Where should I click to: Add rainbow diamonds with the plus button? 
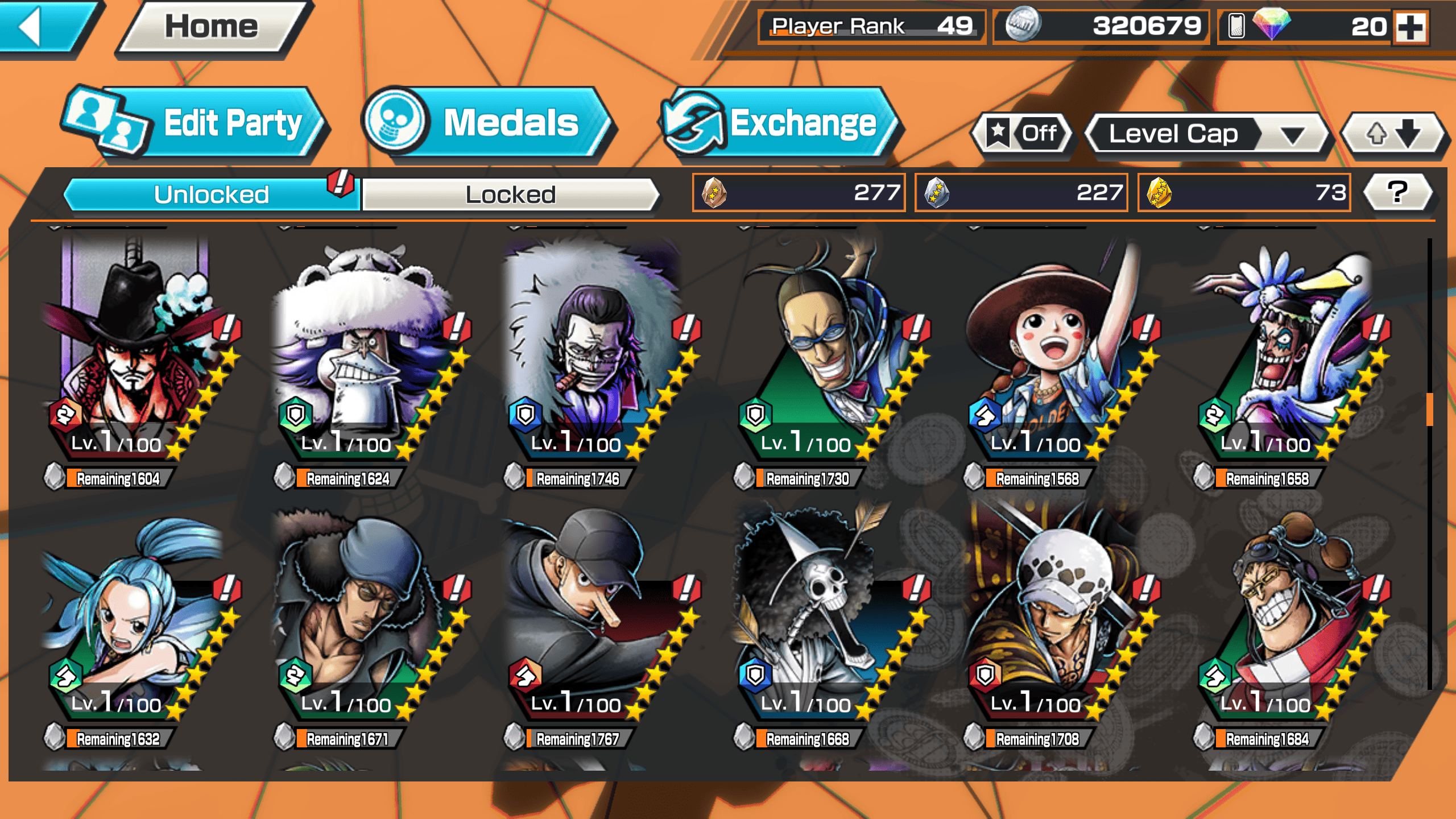click(x=1410, y=27)
